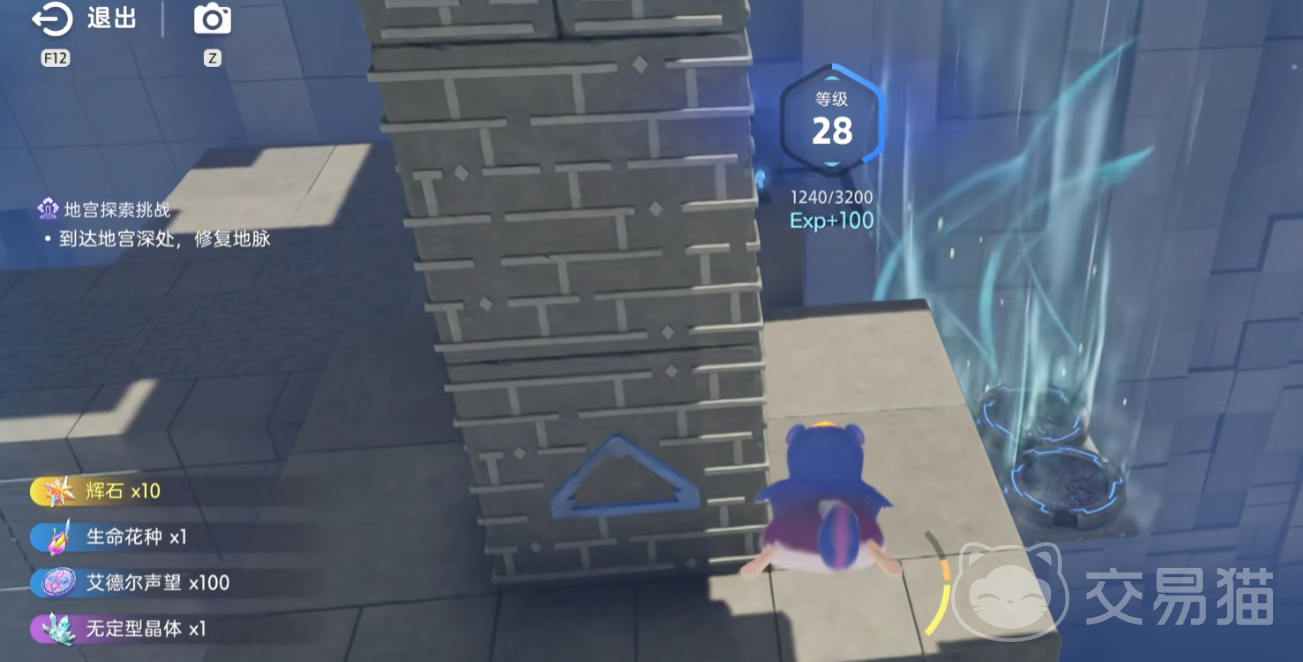Select the 生命花种 x1 reward entry

(x=122, y=537)
